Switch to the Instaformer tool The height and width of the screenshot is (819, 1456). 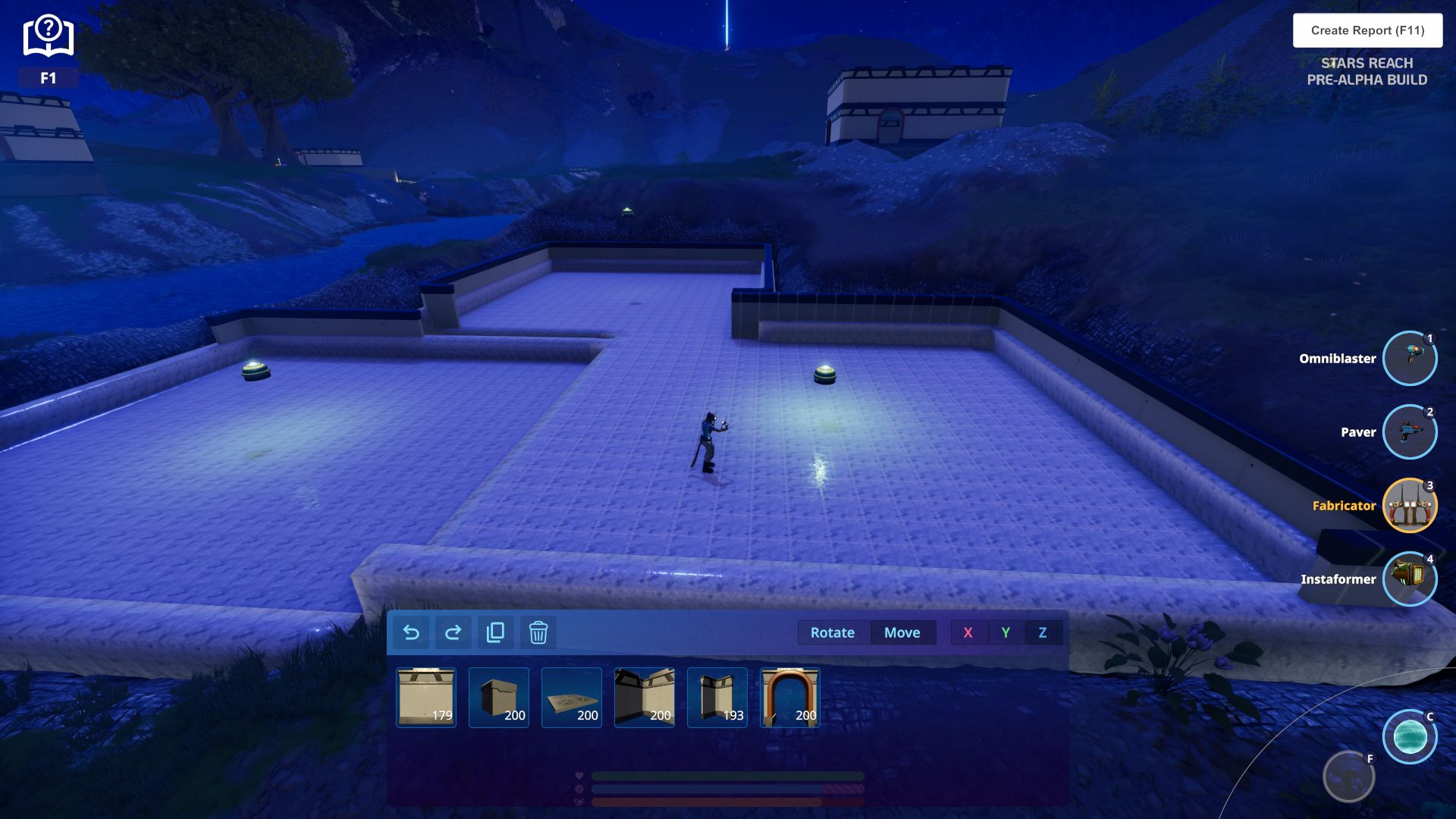pyautogui.click(x=1409, y=579)
